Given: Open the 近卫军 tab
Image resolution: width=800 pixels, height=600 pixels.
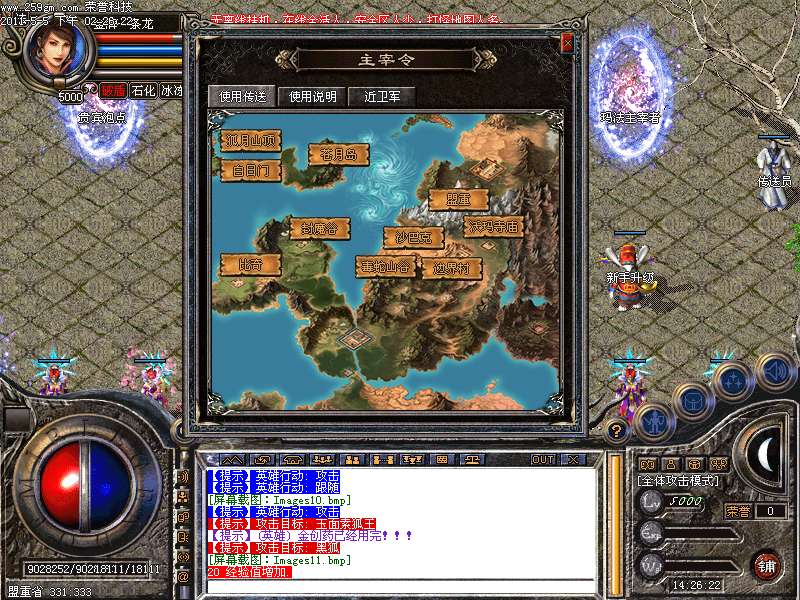Looking at the screenshot, I should [382, 97].
